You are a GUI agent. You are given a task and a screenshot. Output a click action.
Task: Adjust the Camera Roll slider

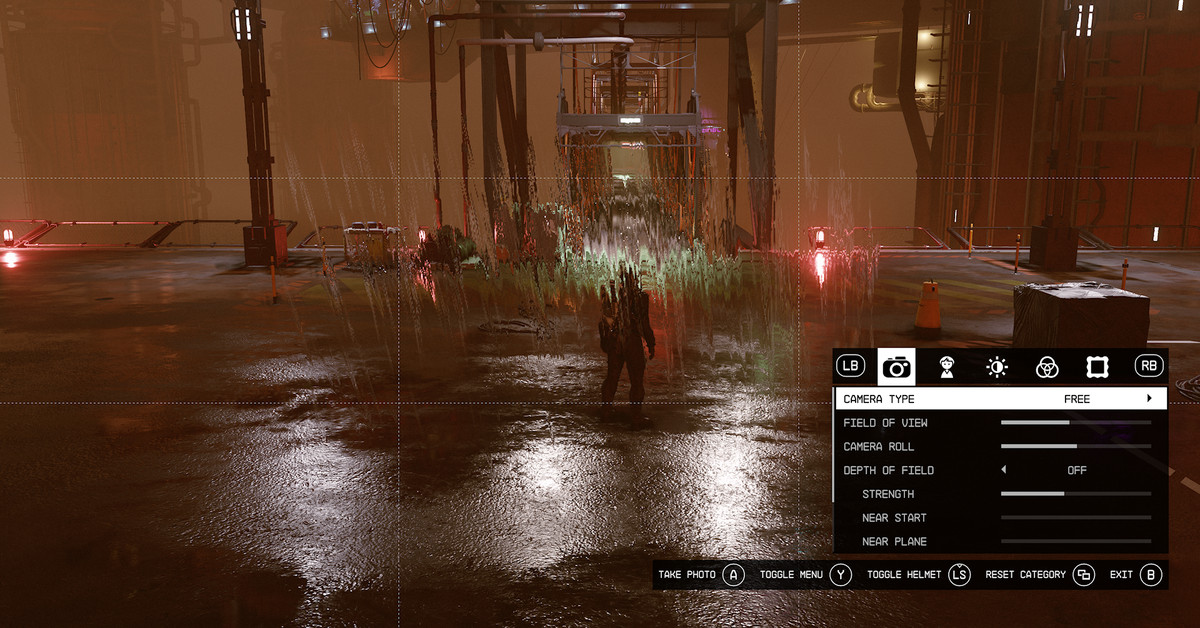click(1075, 447)
